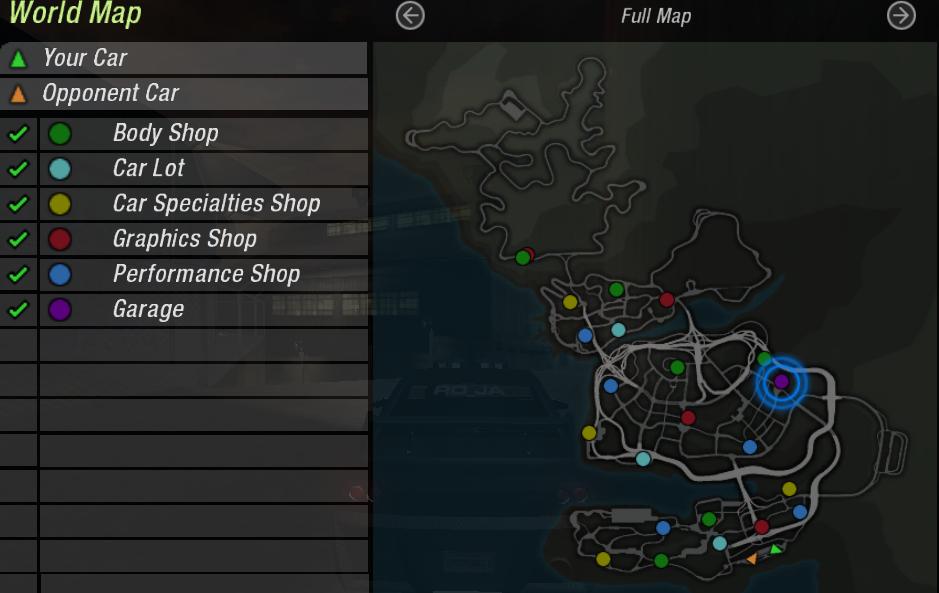This screenshot has width=939, height=593.
Task: Toggle the Garage legend checkbox
Action: (17, 309)
